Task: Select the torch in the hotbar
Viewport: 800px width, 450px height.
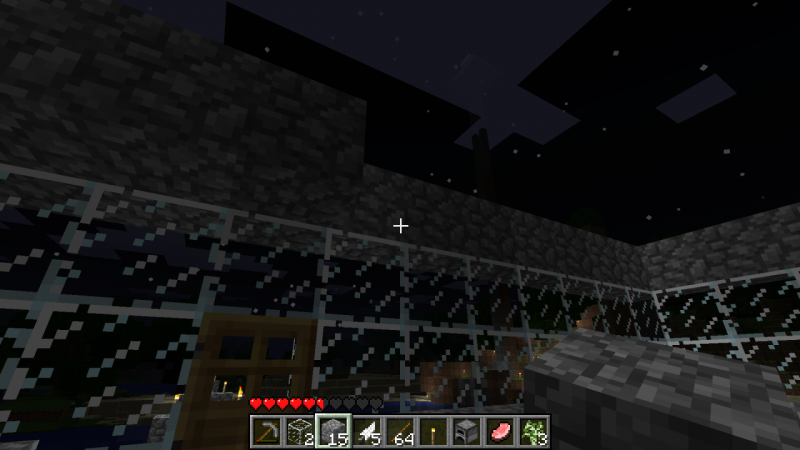Action: [x=434, y=432]
